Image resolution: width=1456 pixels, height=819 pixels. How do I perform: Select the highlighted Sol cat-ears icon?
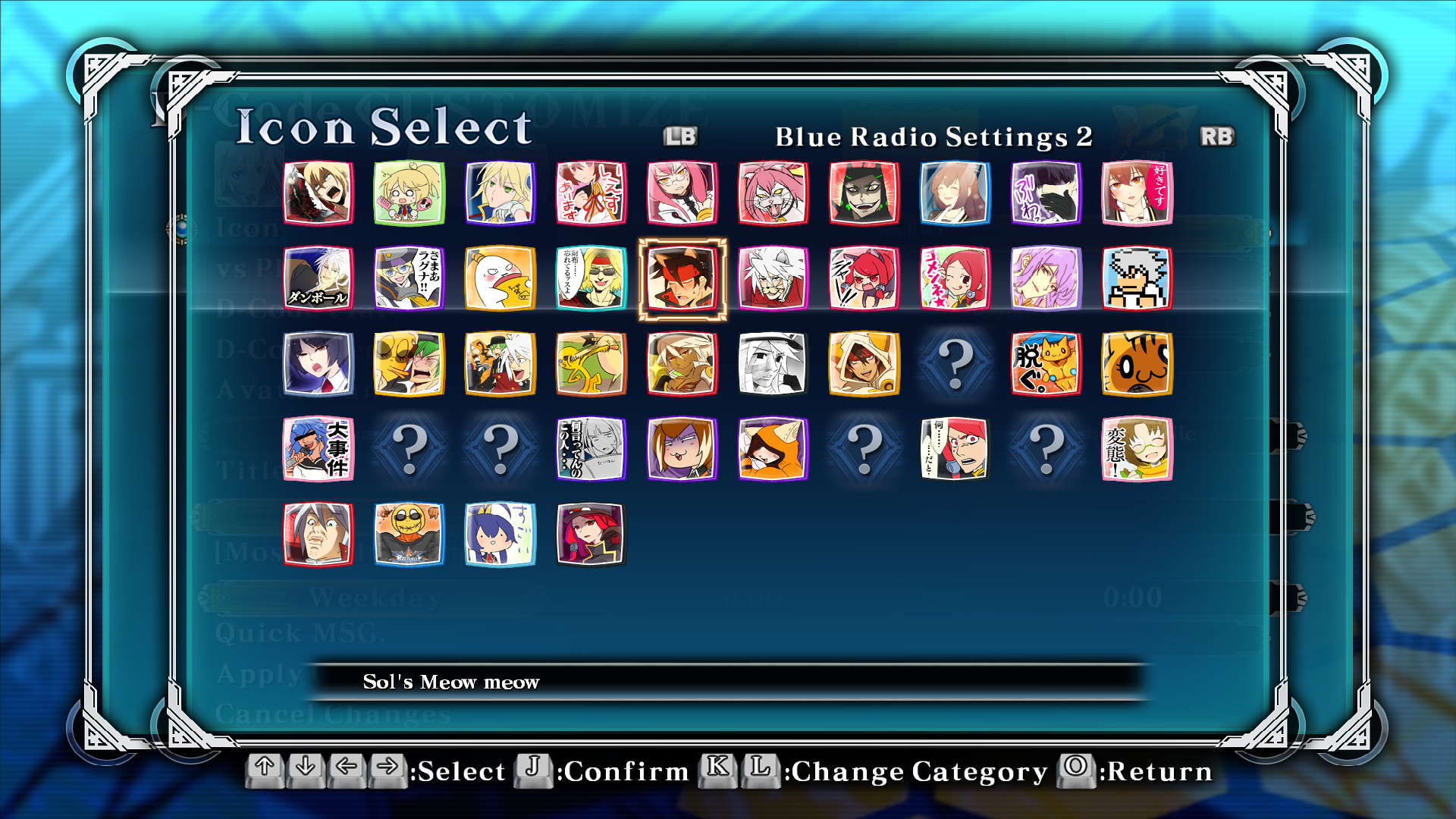[682, 278]
